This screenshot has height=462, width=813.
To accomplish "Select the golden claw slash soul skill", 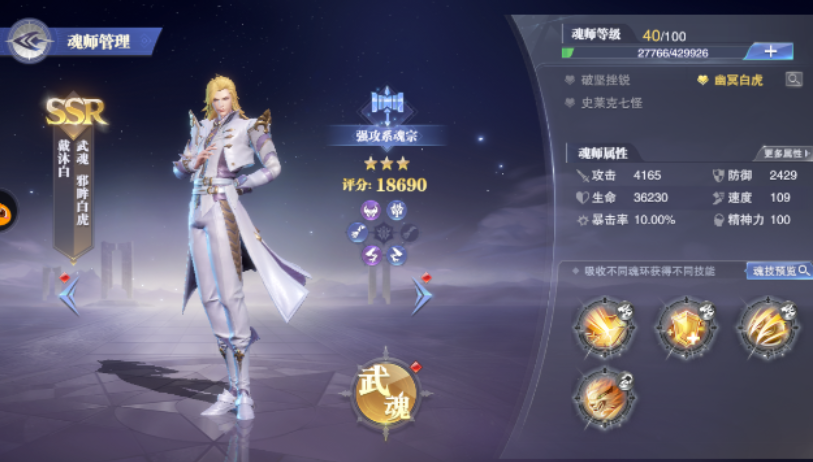I will tap(768, 327).
